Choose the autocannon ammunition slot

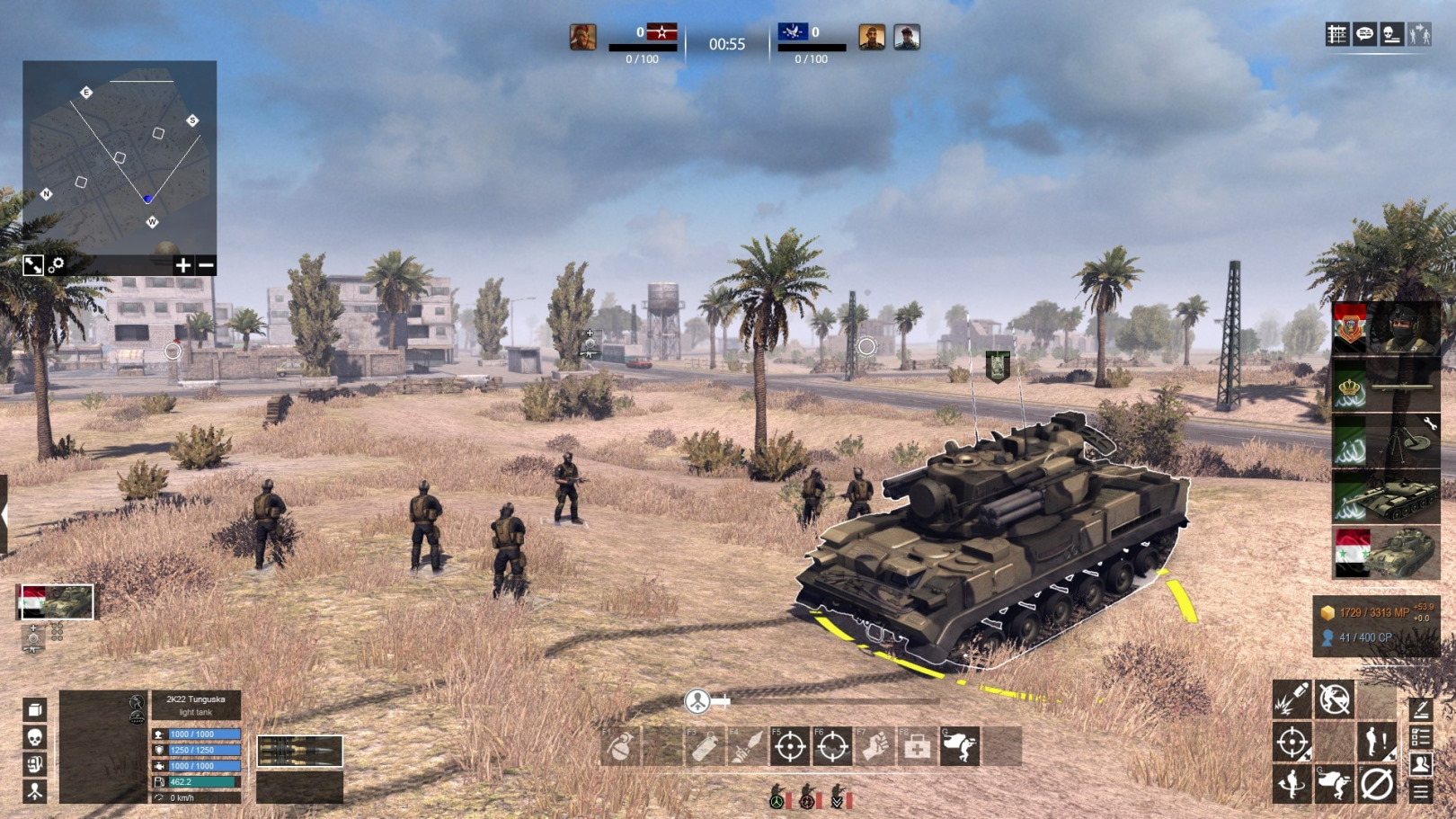(299, 751)
